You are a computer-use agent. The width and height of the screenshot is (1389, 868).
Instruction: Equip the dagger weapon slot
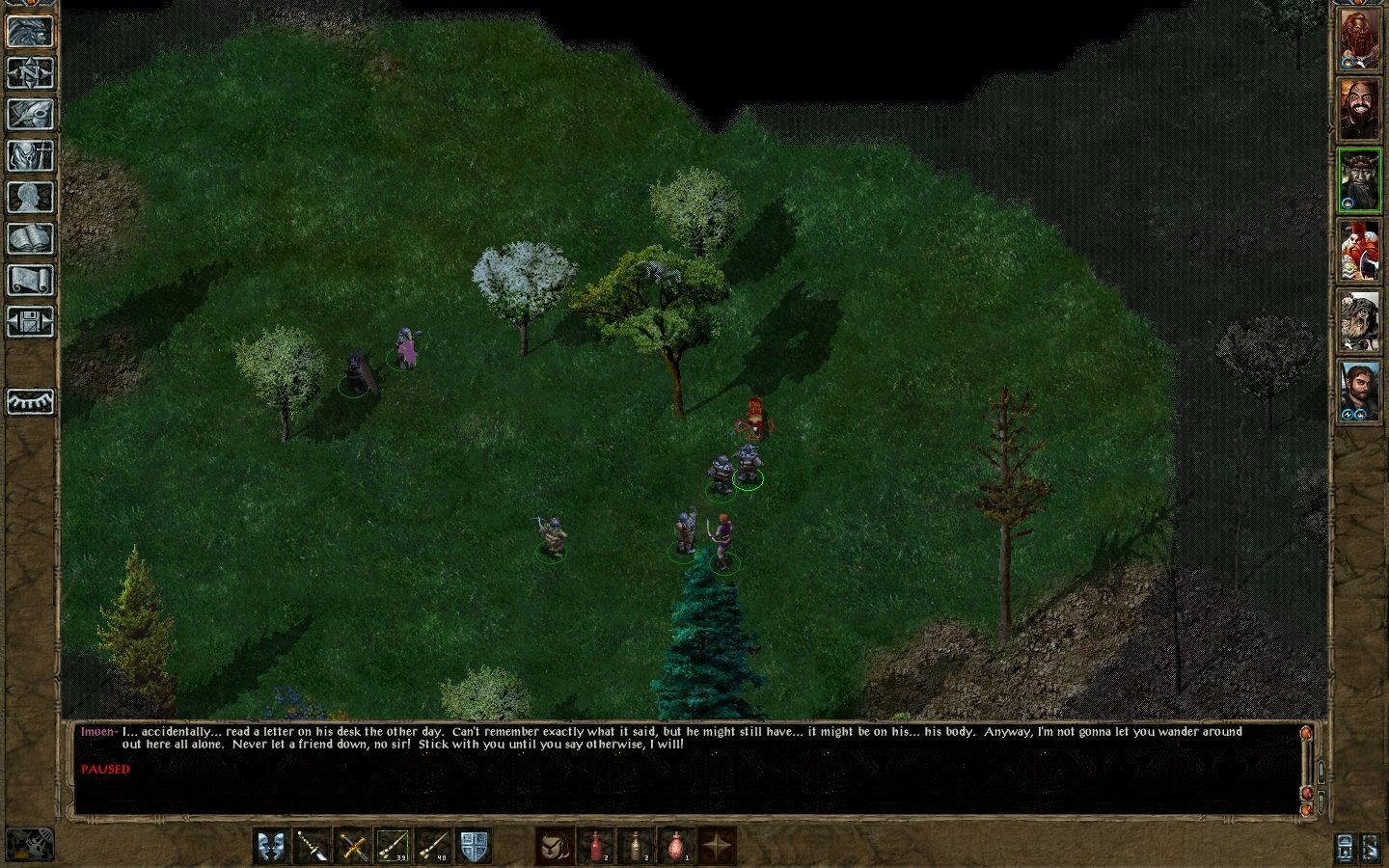[x=312, y=847]
